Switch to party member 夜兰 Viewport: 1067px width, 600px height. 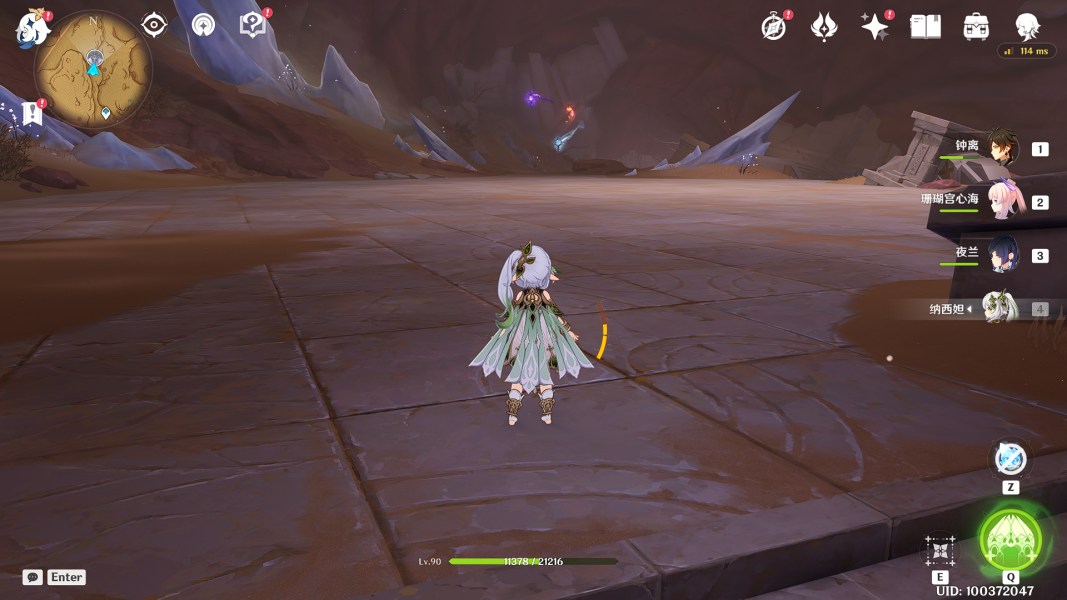point(1001,254)
